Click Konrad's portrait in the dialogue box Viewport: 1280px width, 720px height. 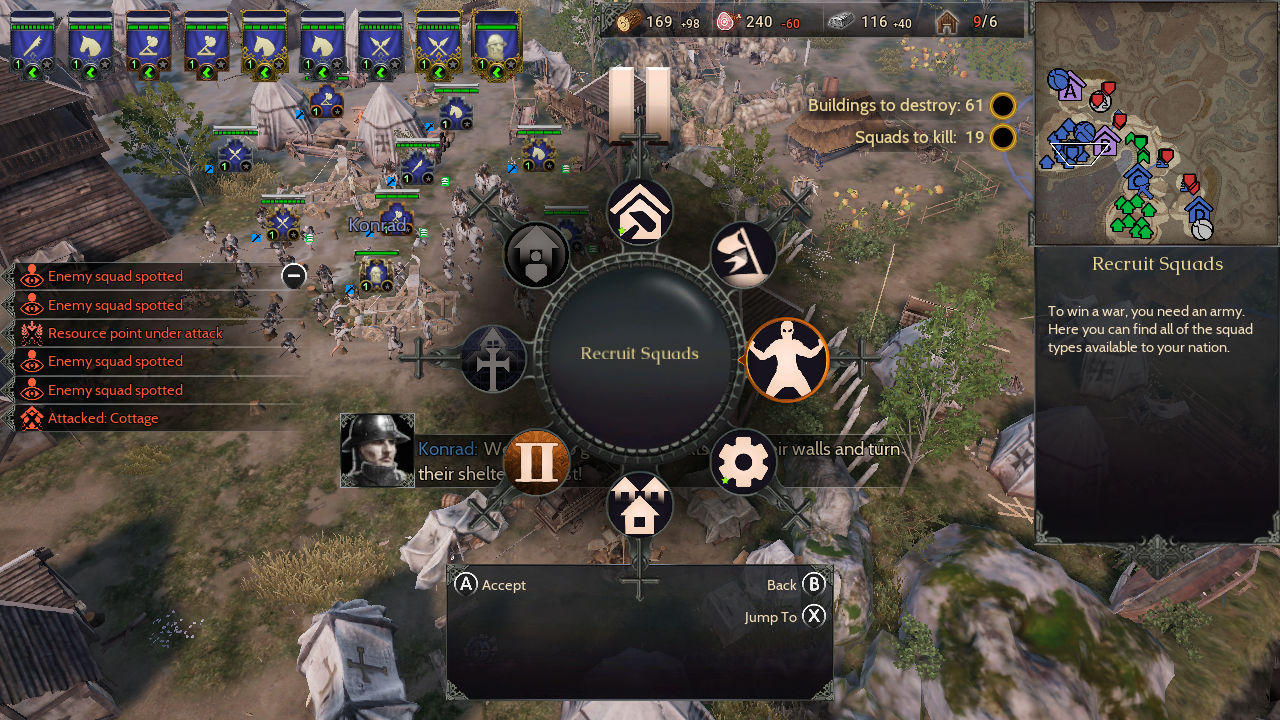[x=377, y=451]
